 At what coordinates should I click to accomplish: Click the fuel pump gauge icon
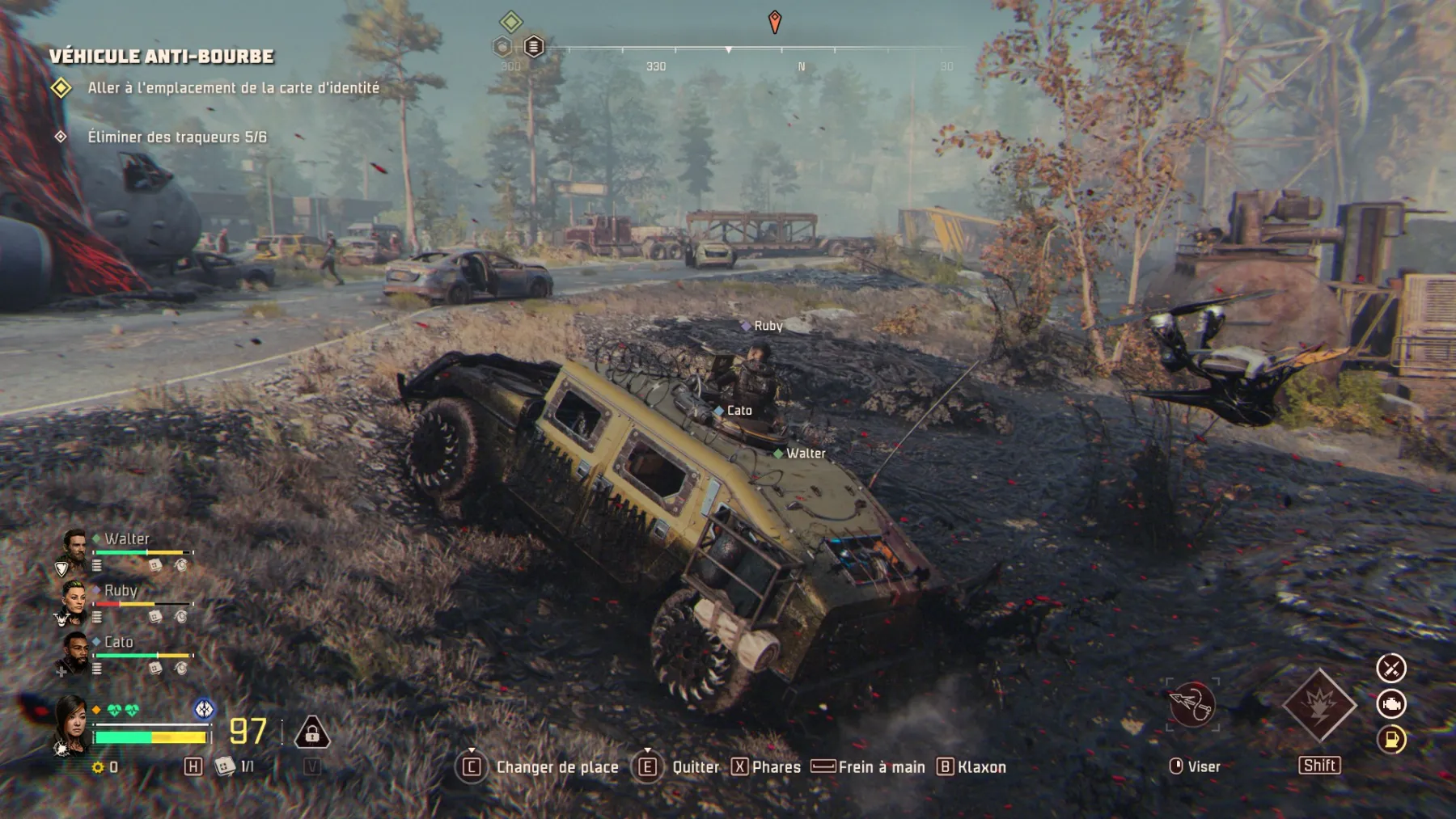coord(1391,739)
